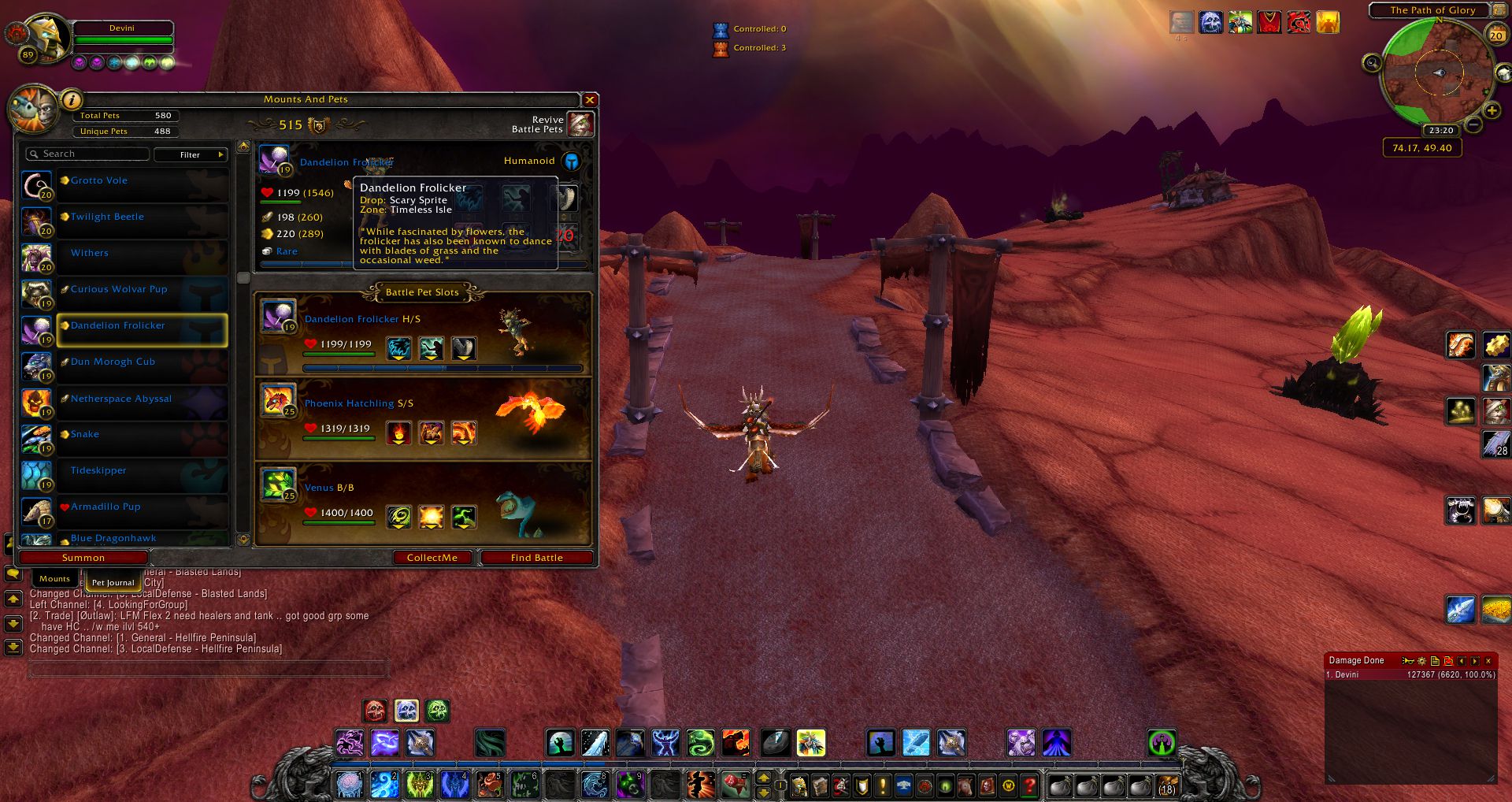Focus the pet Search box
Image resolution: width=1512 pixels, height=802 pixels.
(88, 154)
